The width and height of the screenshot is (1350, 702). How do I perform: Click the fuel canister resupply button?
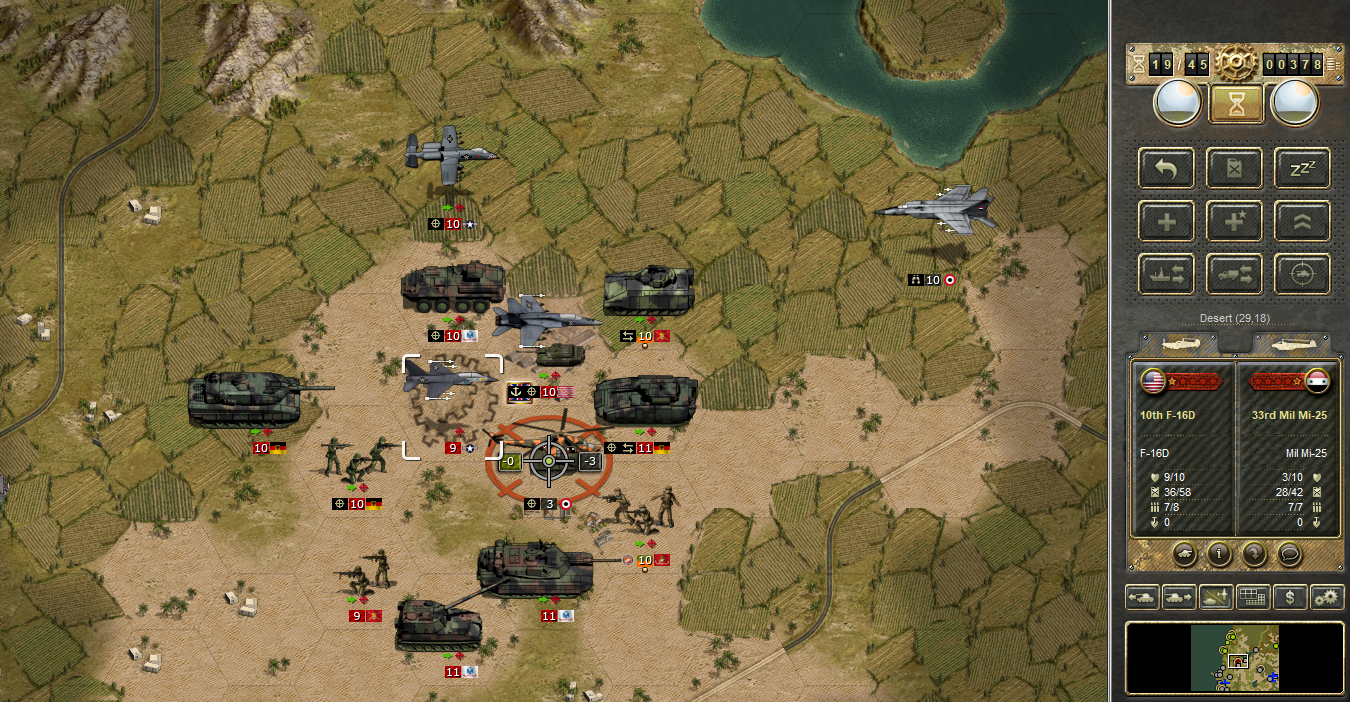(x=1234, y=168)
